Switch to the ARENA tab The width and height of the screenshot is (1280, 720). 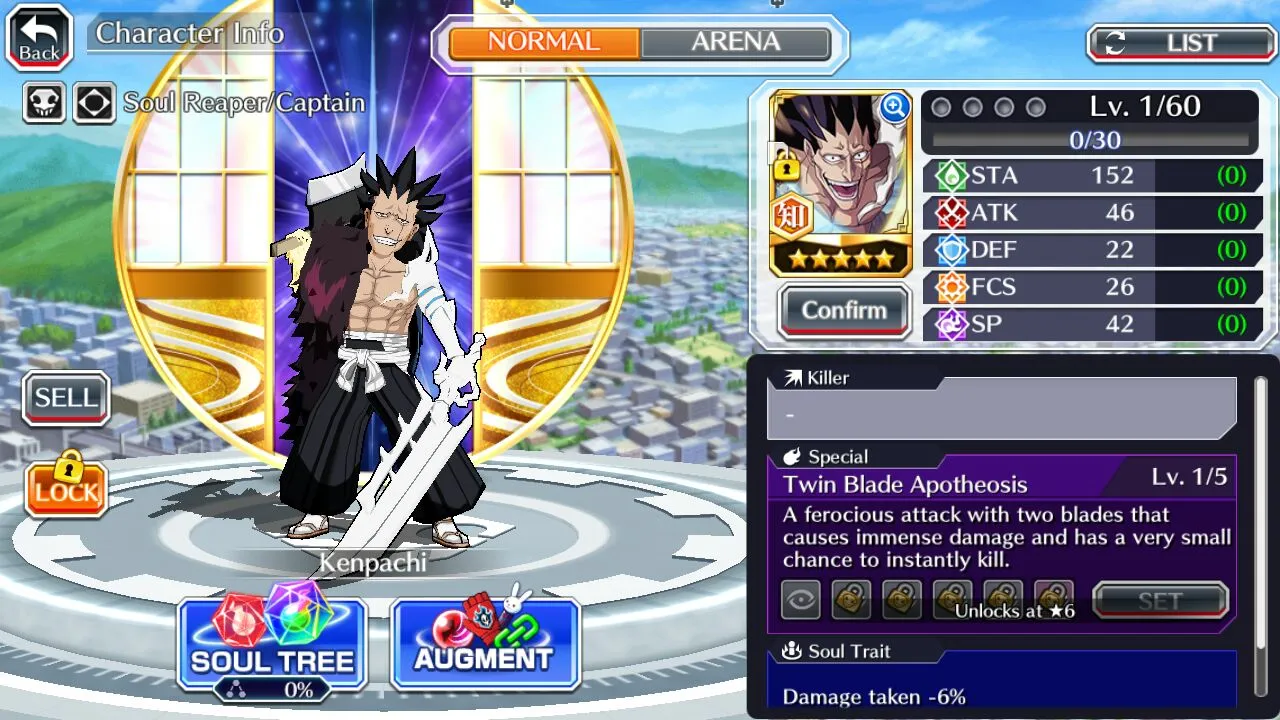tap(735, 42)
